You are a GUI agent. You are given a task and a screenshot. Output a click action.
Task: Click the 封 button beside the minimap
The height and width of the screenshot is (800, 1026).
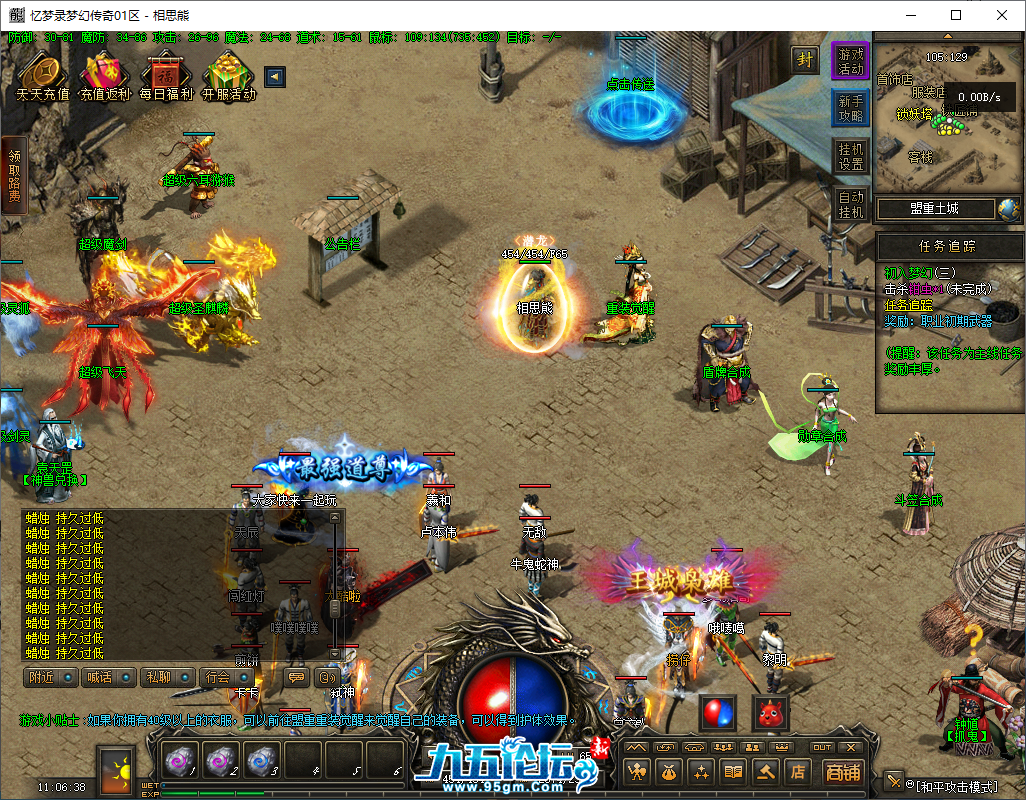(x=805, y=59)
